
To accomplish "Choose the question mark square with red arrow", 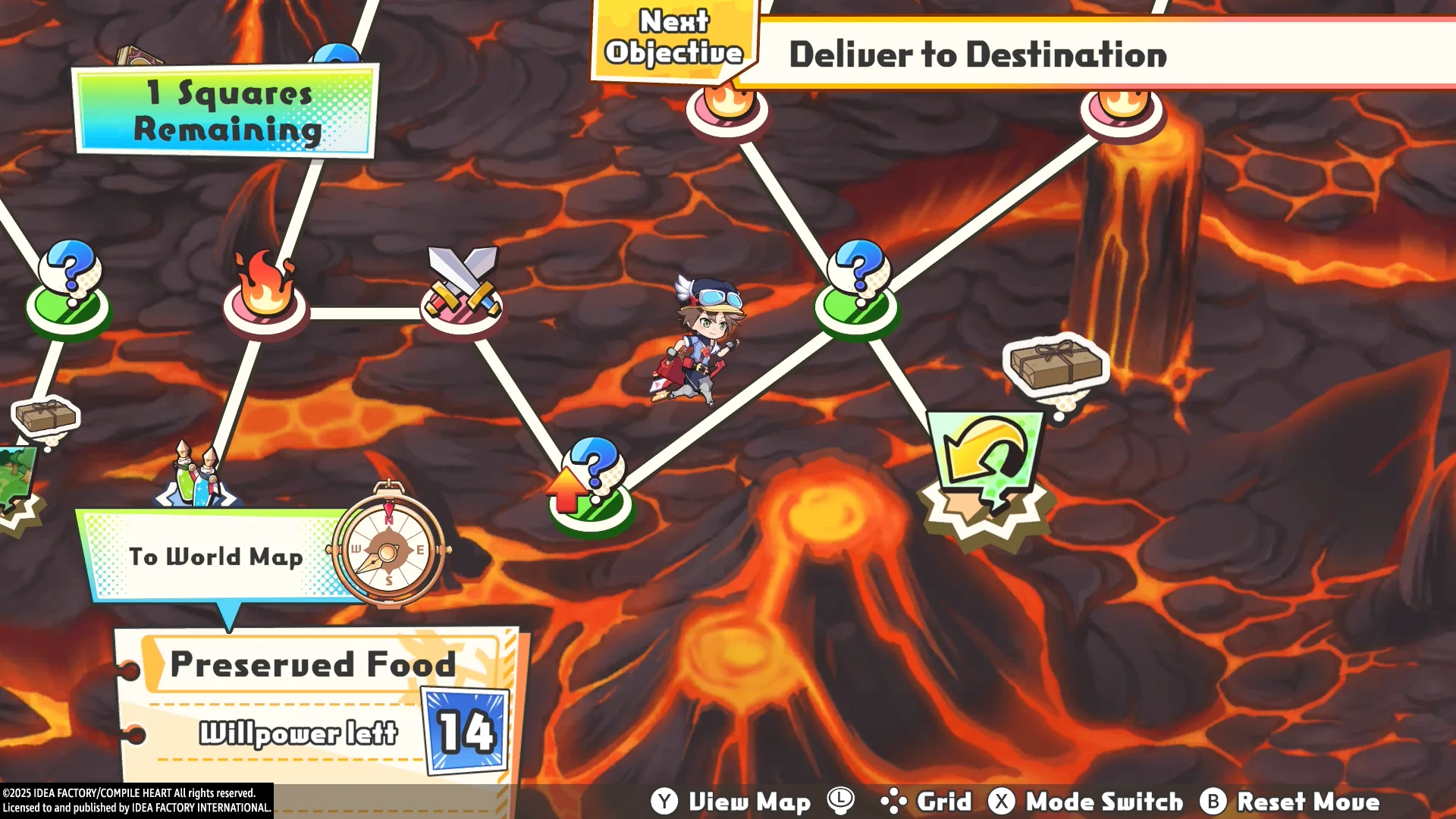I will (591, 485).
